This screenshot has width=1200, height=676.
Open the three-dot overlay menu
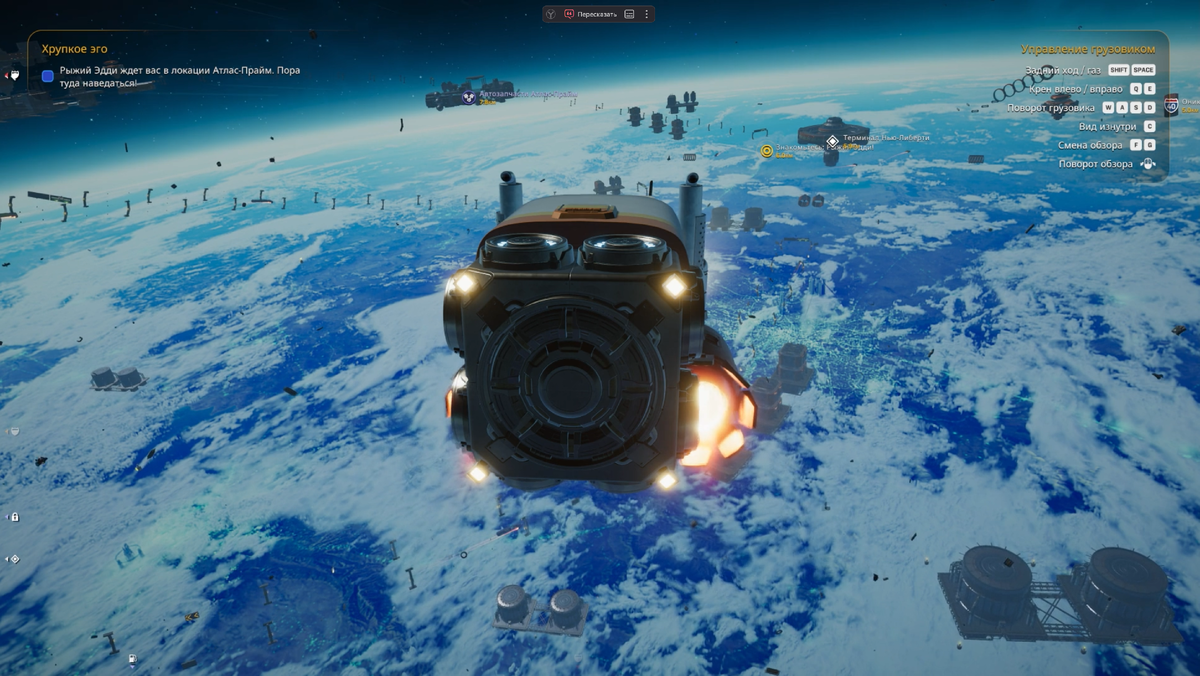coord(647,14)
